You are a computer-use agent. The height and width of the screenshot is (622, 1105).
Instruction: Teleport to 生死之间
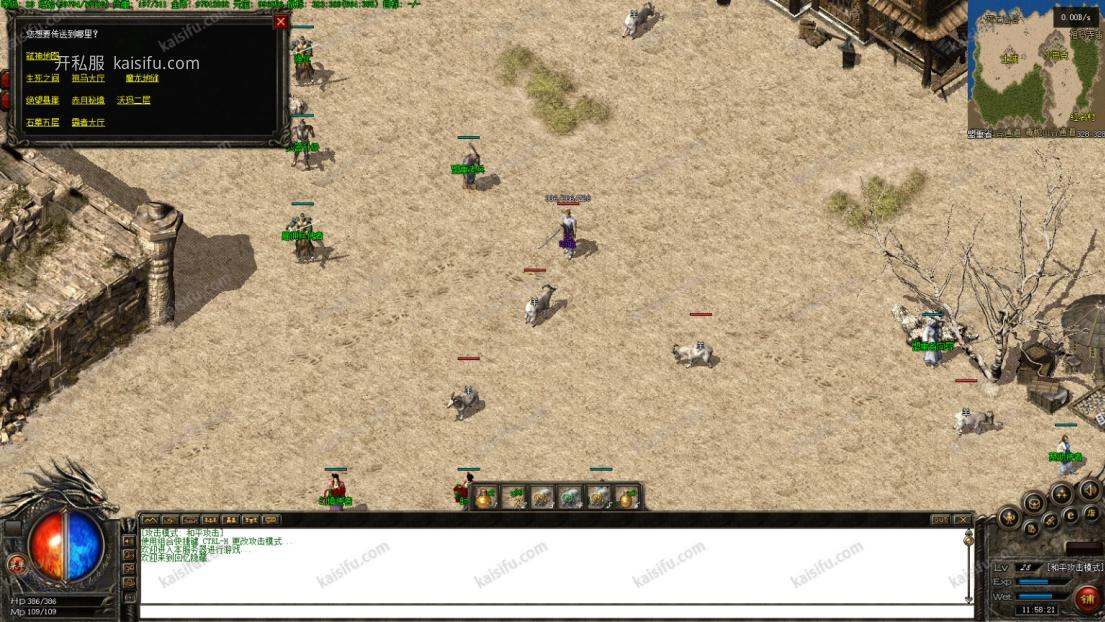pos(42,78)
